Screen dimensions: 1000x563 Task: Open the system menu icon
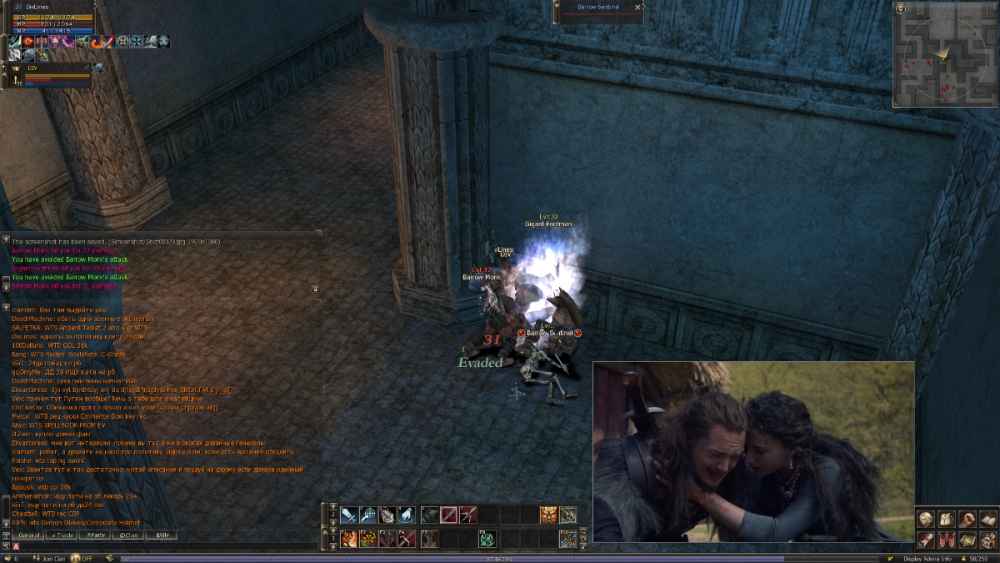(988, 540)
